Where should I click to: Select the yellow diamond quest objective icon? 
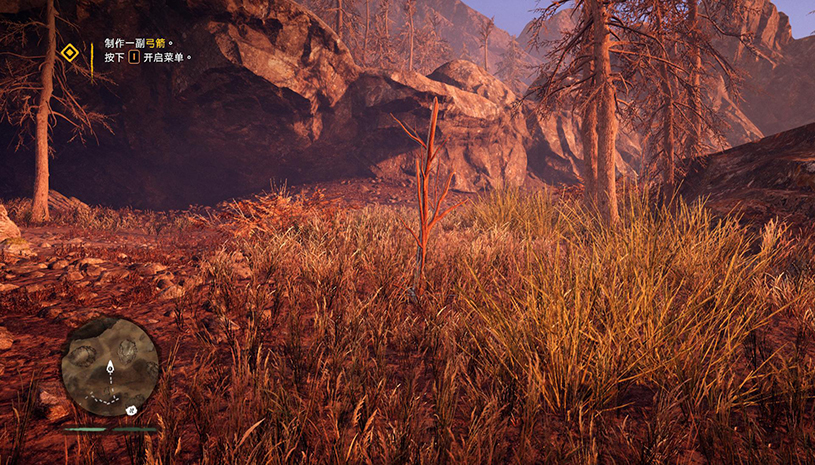tap(69, 52)
